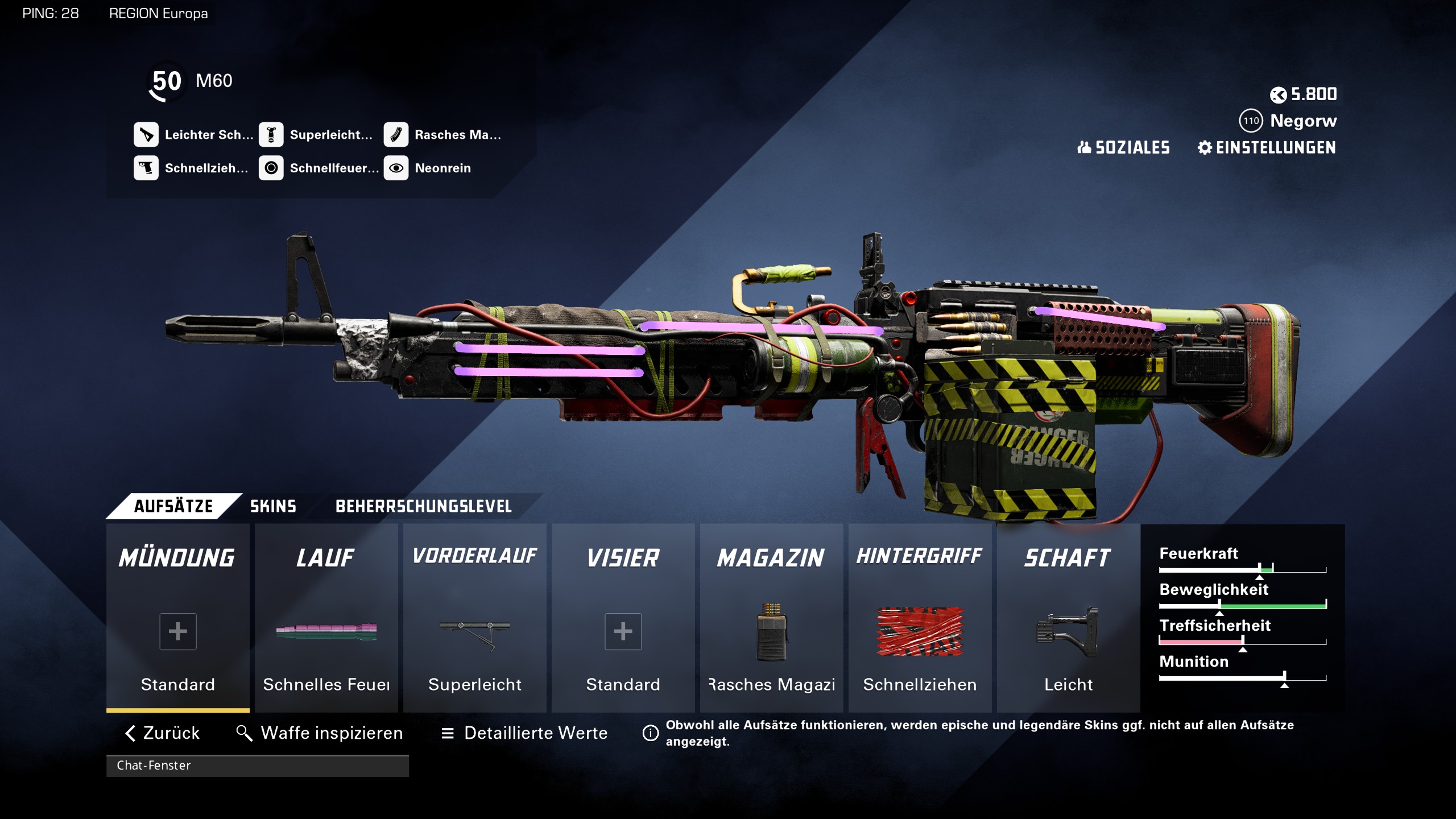Open Soziales with the social icon

pos(1123,148)
